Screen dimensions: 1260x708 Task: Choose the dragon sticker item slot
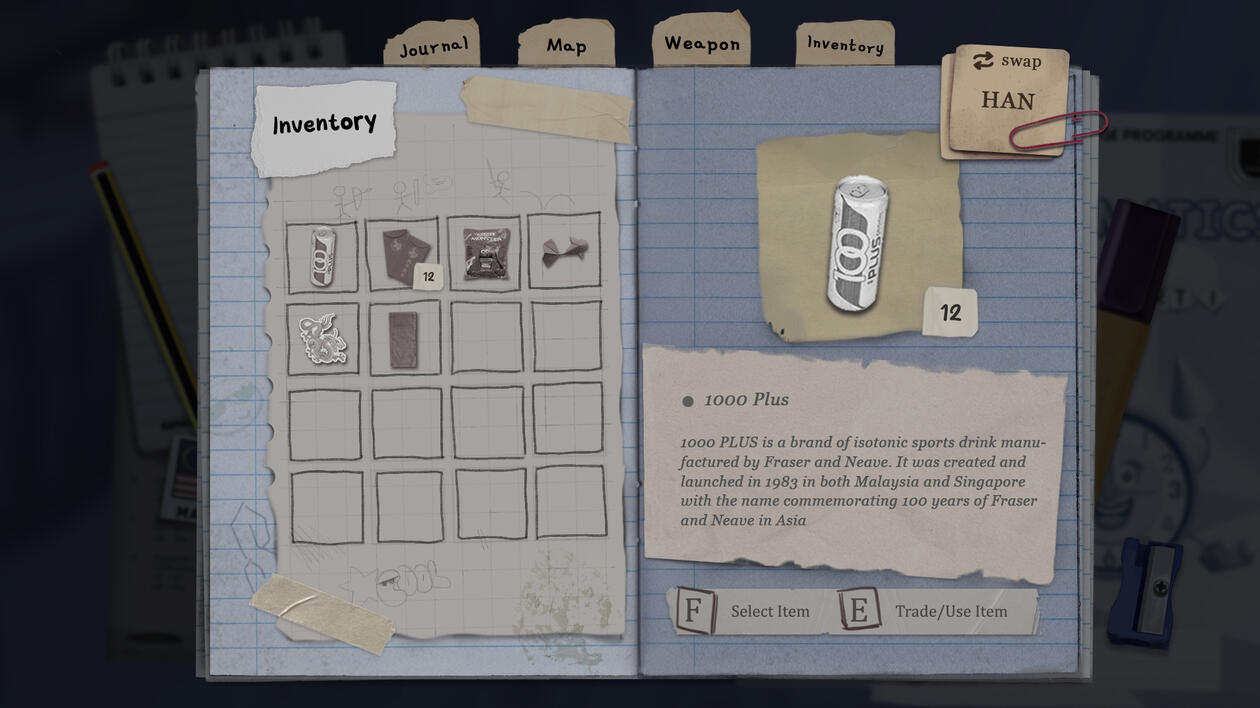click(323, 339)
